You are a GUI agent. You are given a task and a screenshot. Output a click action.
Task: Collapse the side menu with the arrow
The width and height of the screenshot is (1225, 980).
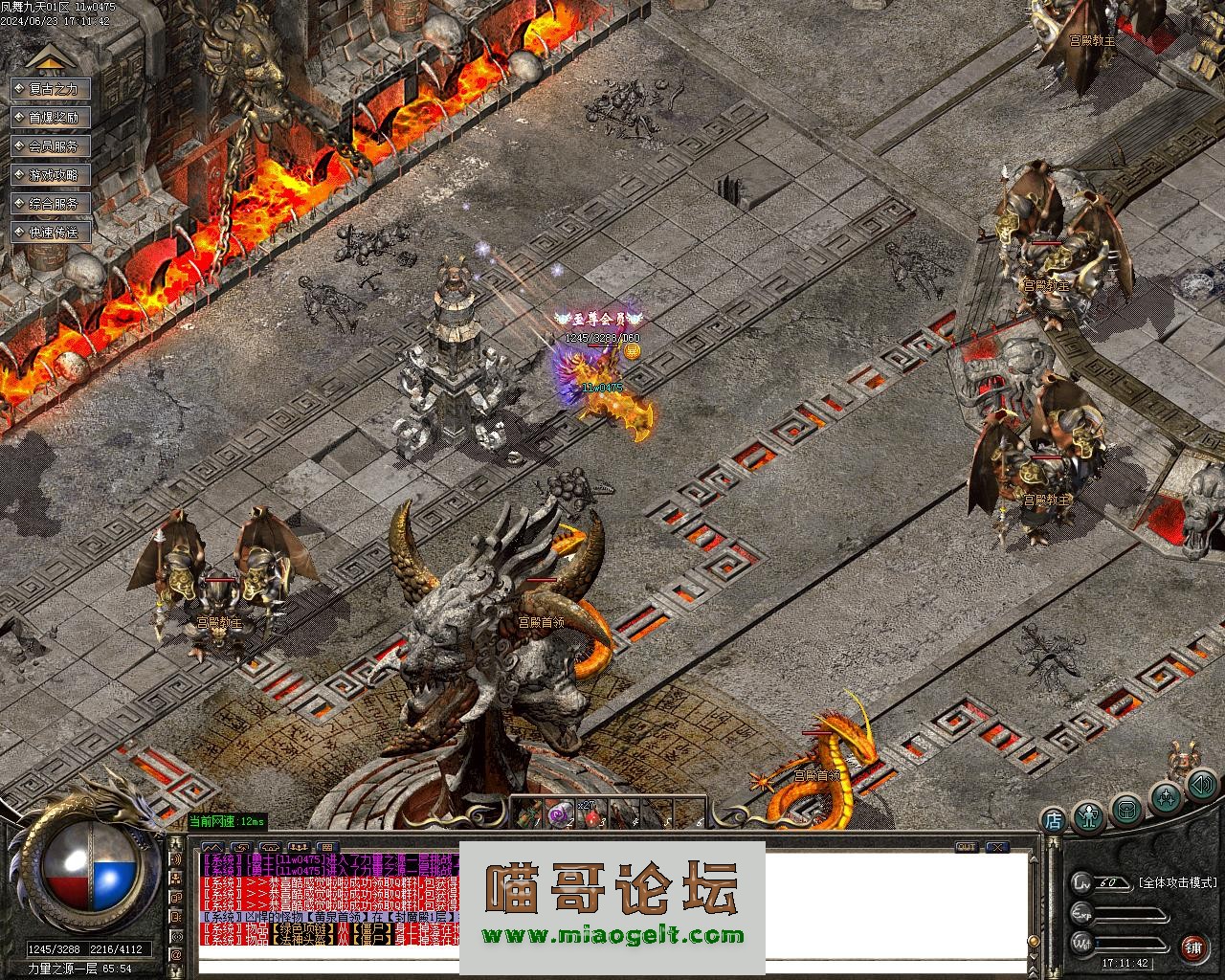pos(50,59)
